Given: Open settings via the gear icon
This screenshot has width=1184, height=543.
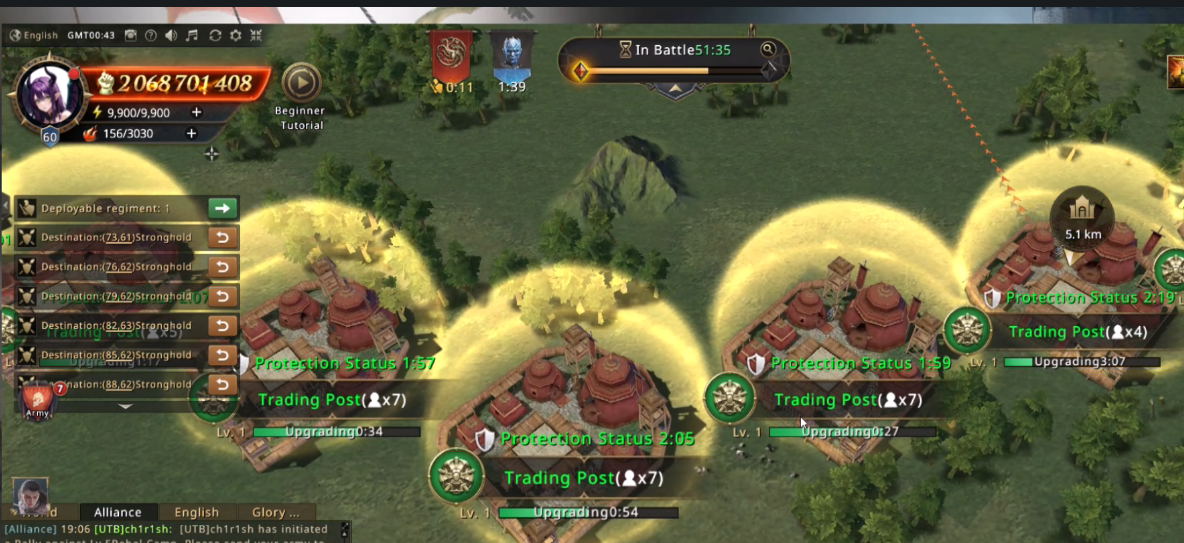Looking at the screenshot, I should (236, 35).
